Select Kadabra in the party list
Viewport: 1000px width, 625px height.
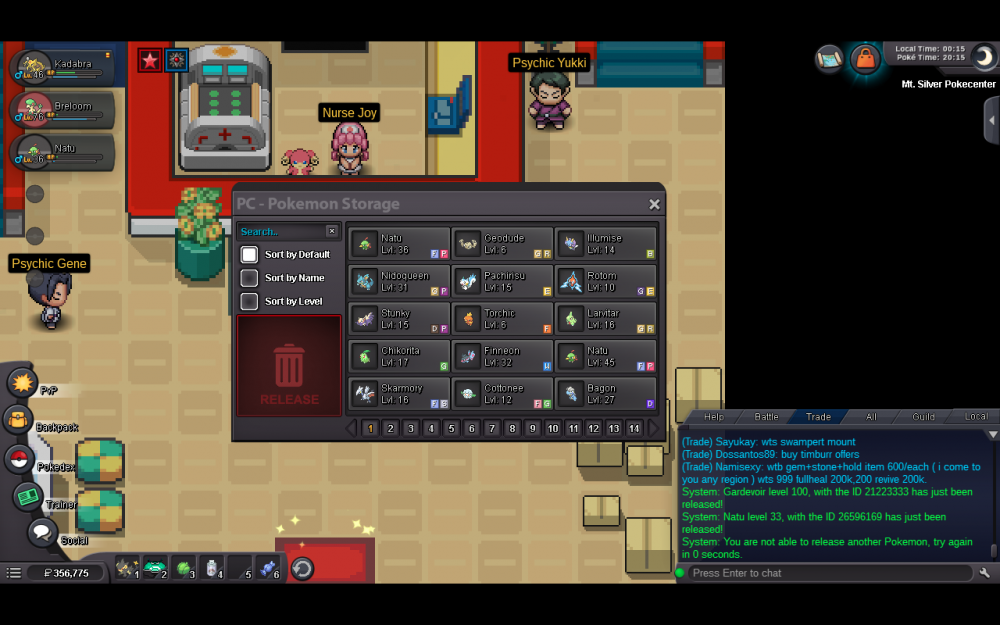[62, 68]
